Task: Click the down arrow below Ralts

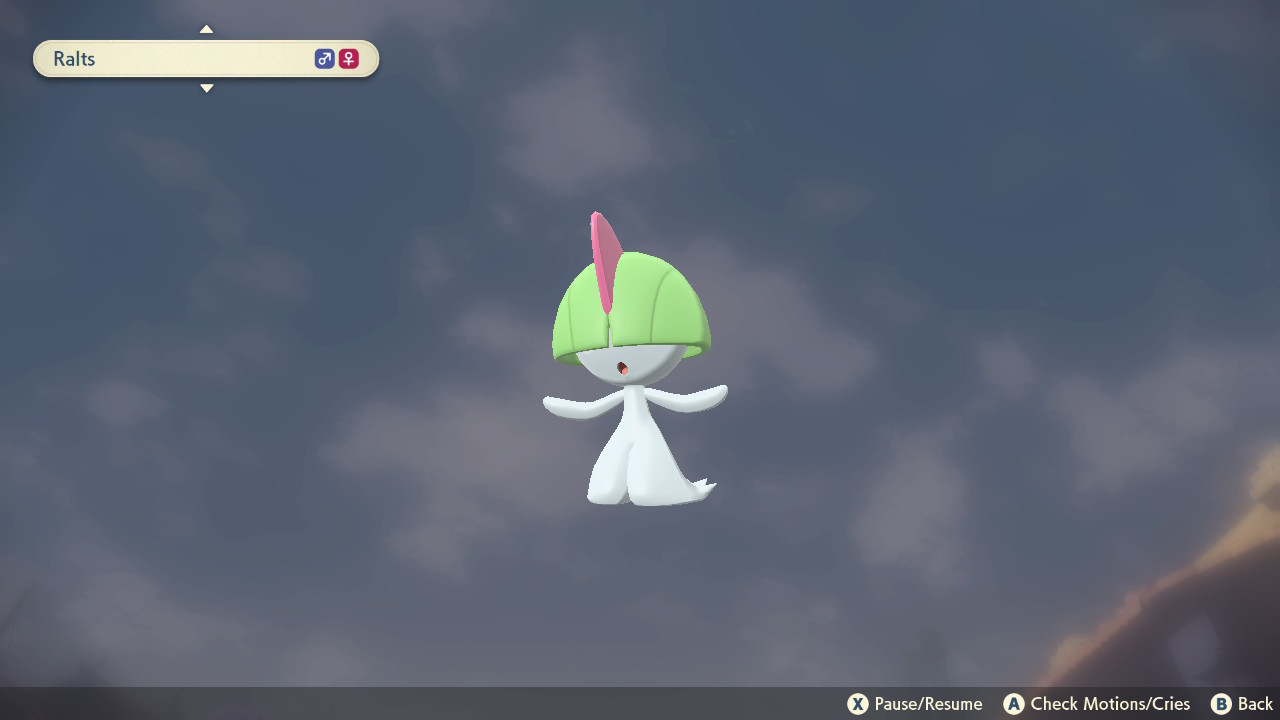Action: (206, 88)
